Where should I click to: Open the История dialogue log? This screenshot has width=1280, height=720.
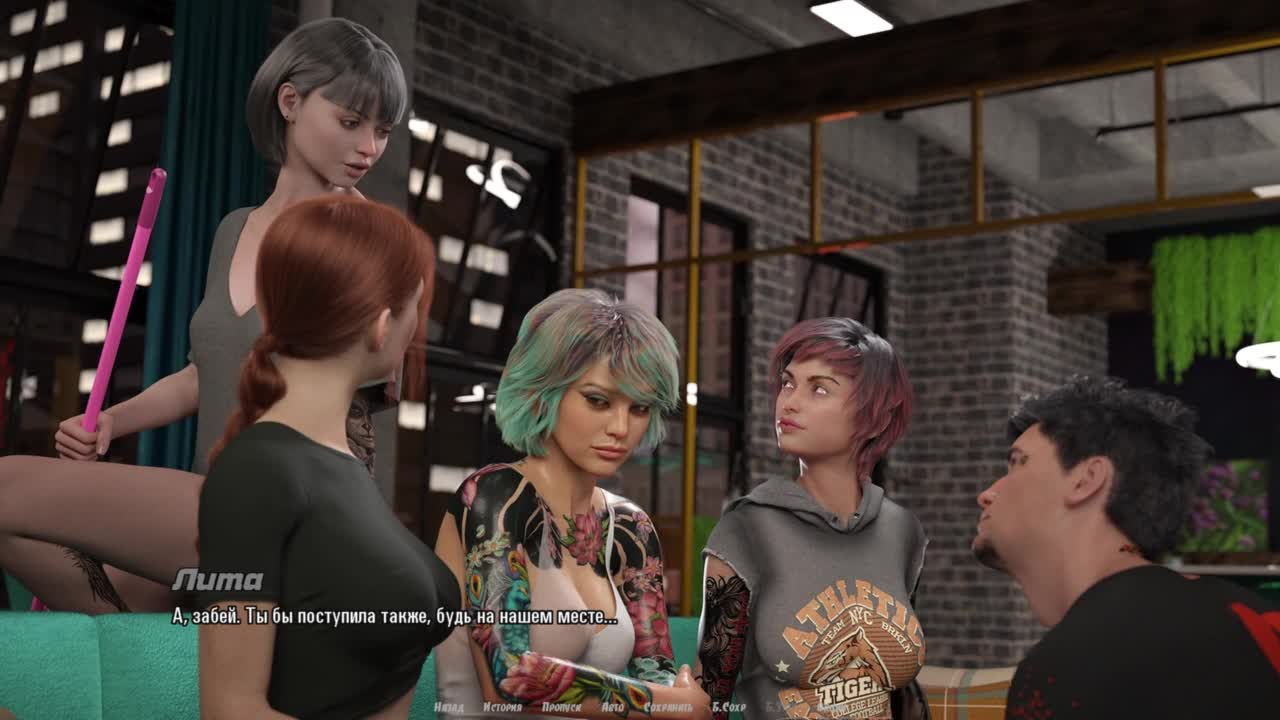(502, 707)
